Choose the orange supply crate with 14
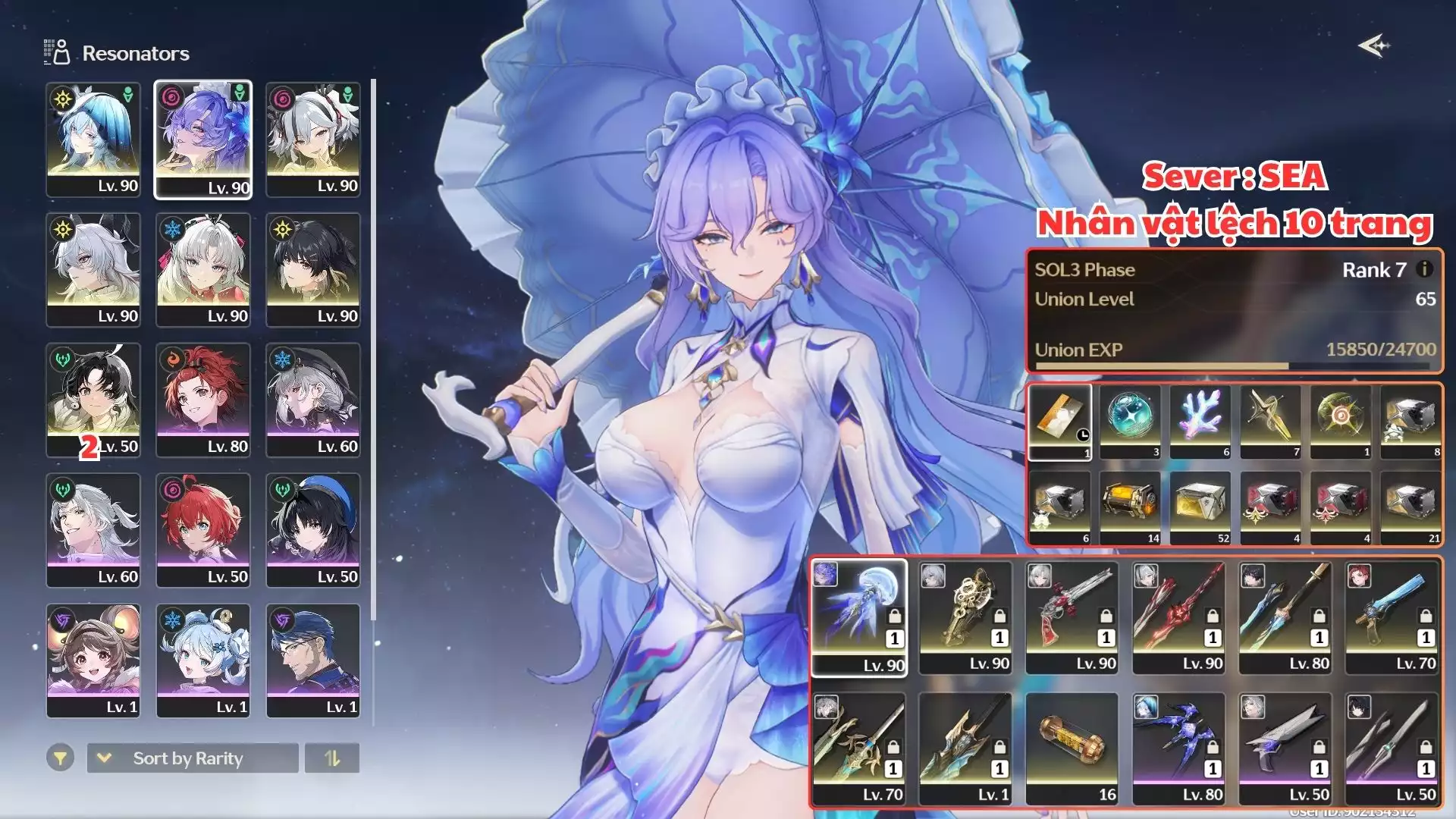Screen dimensions: 1456x819 [1130, 507]
